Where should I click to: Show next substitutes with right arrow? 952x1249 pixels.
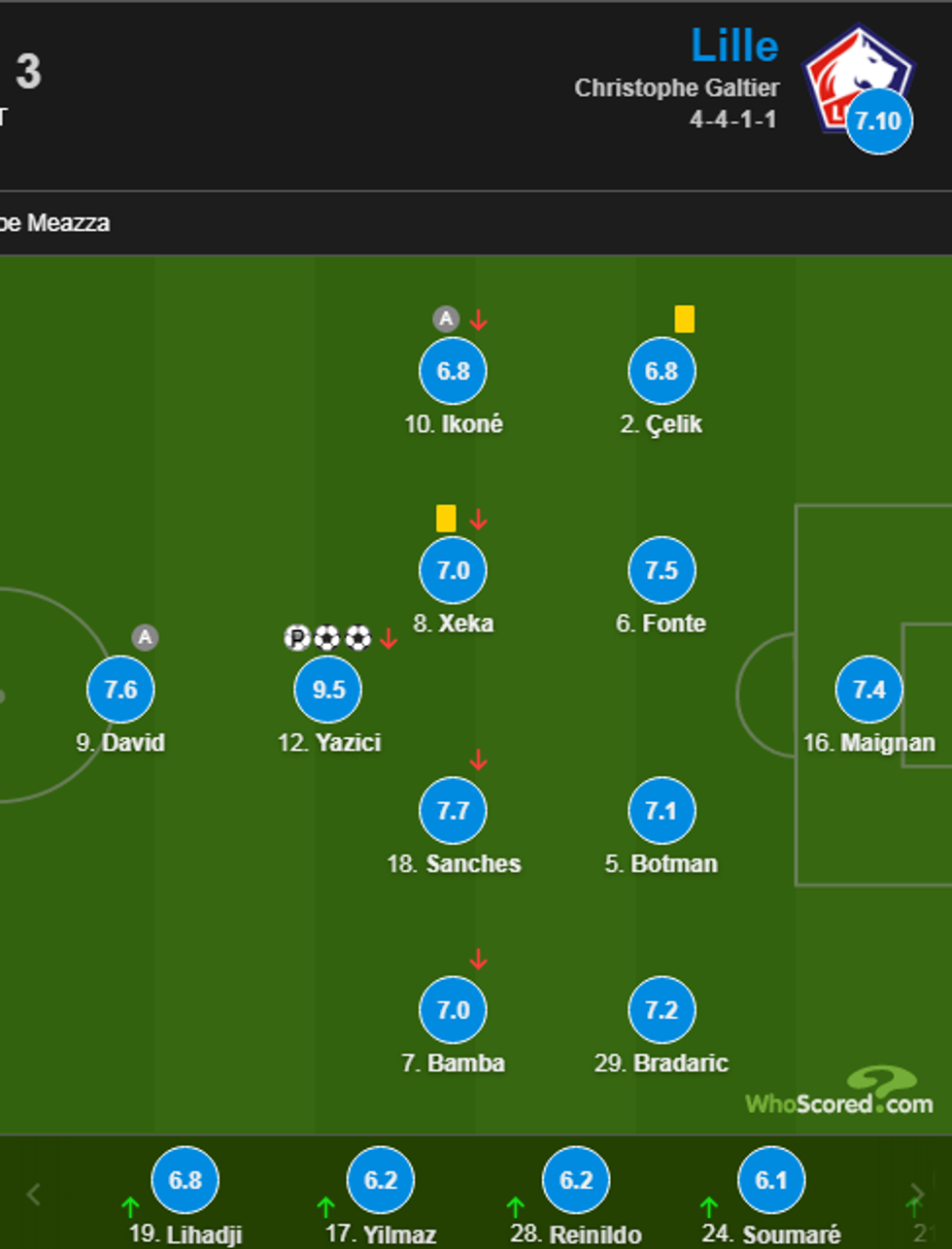click(916, 1194)
